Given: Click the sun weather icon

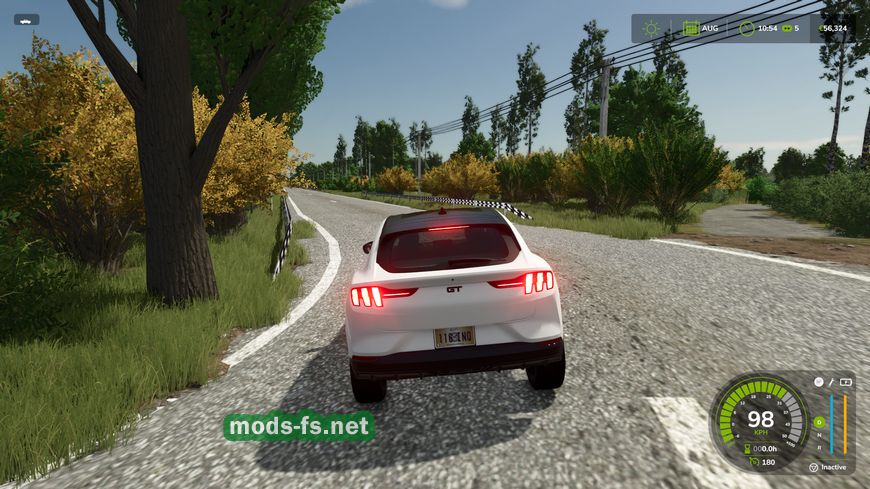Looking at the screenshot, I should point(651,28).
